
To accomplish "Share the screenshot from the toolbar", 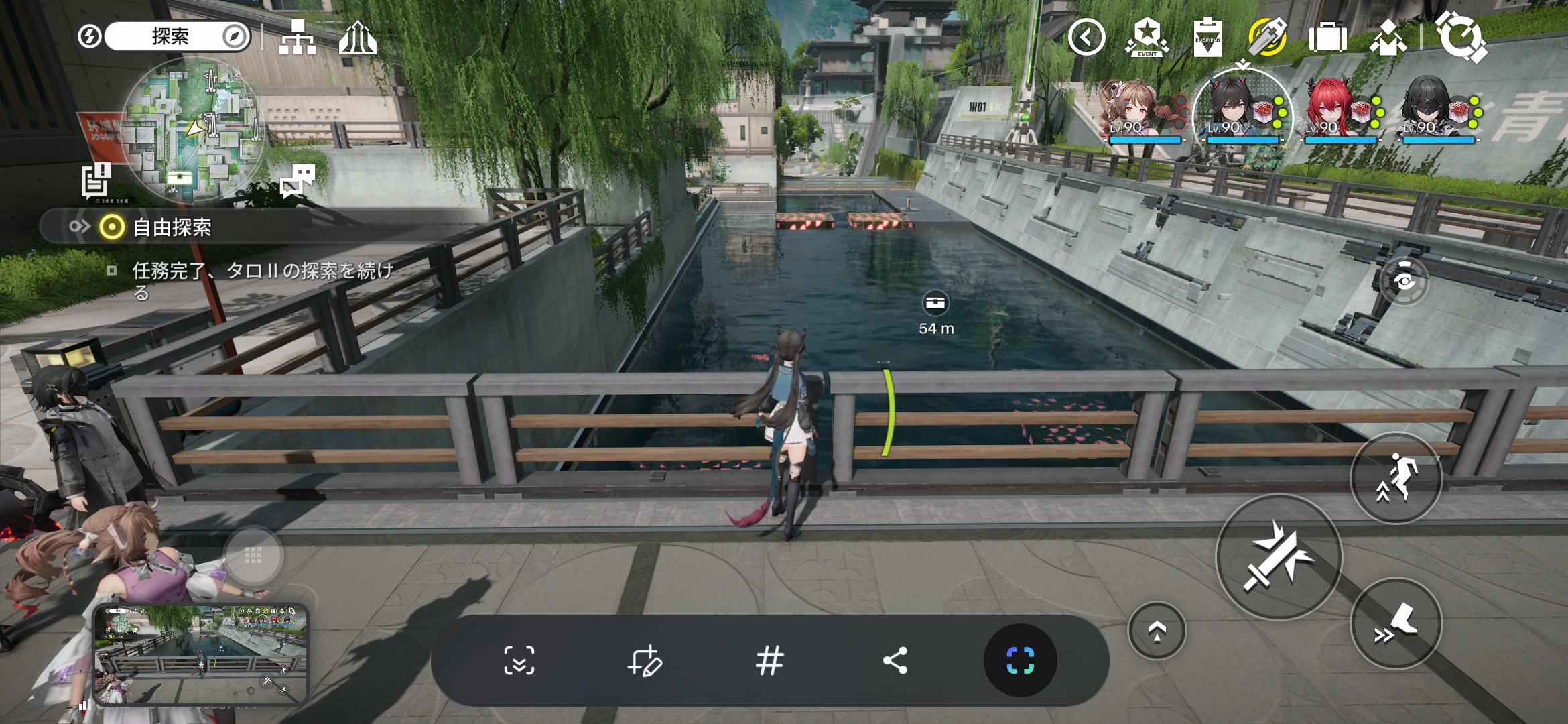I will [x=895, y=661].
